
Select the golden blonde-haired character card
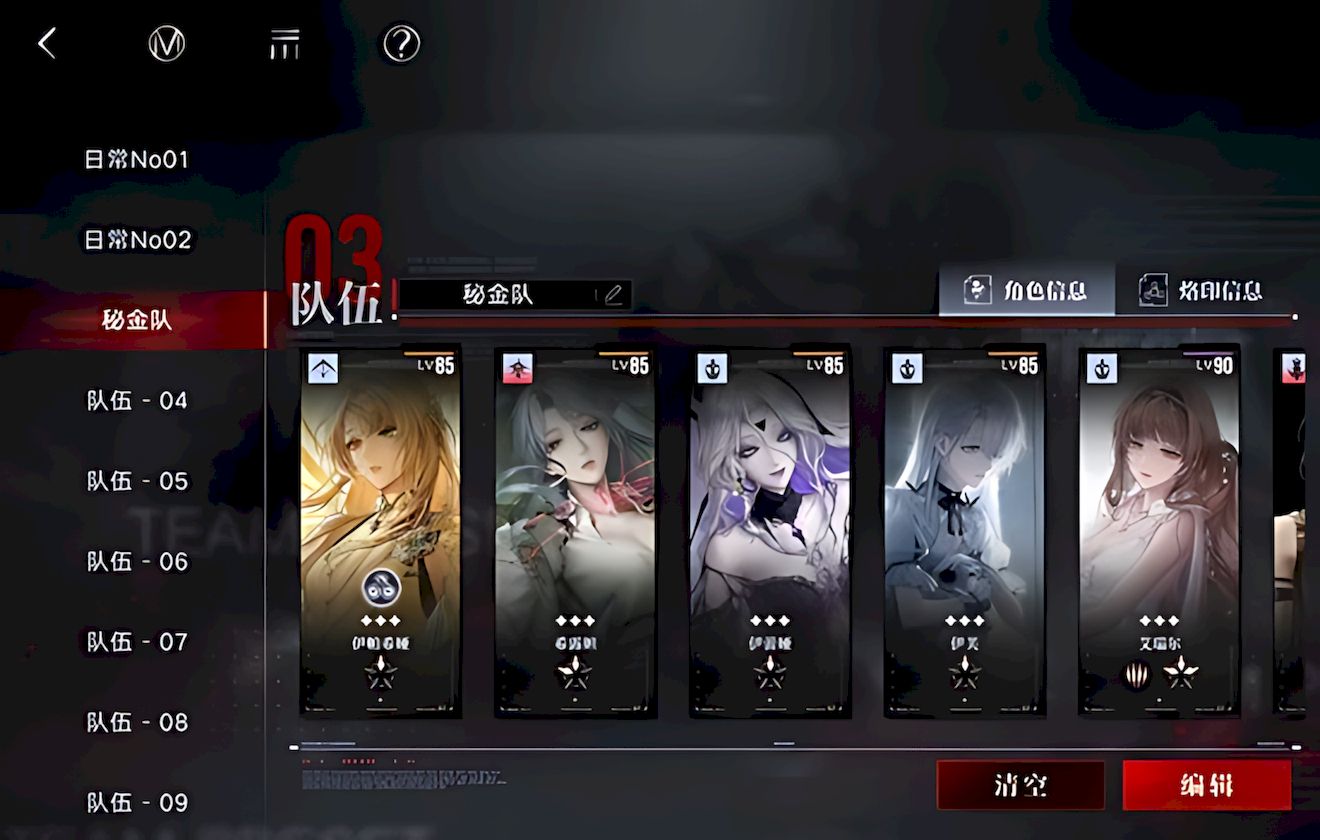tap(380, 531)
